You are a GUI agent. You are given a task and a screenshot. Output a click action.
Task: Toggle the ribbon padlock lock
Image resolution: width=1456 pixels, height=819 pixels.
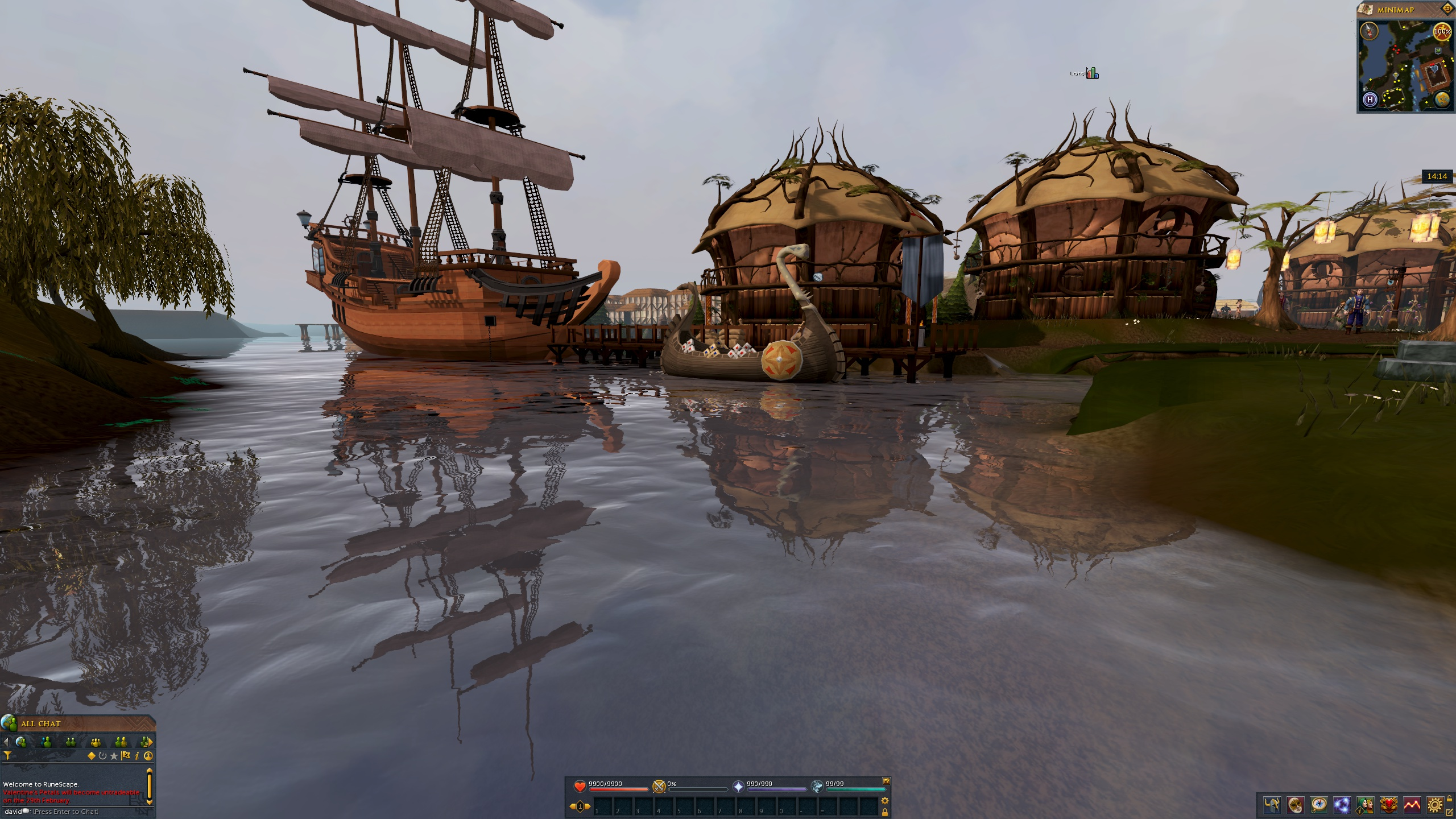pyautogui.click(x=1450, y=797)
